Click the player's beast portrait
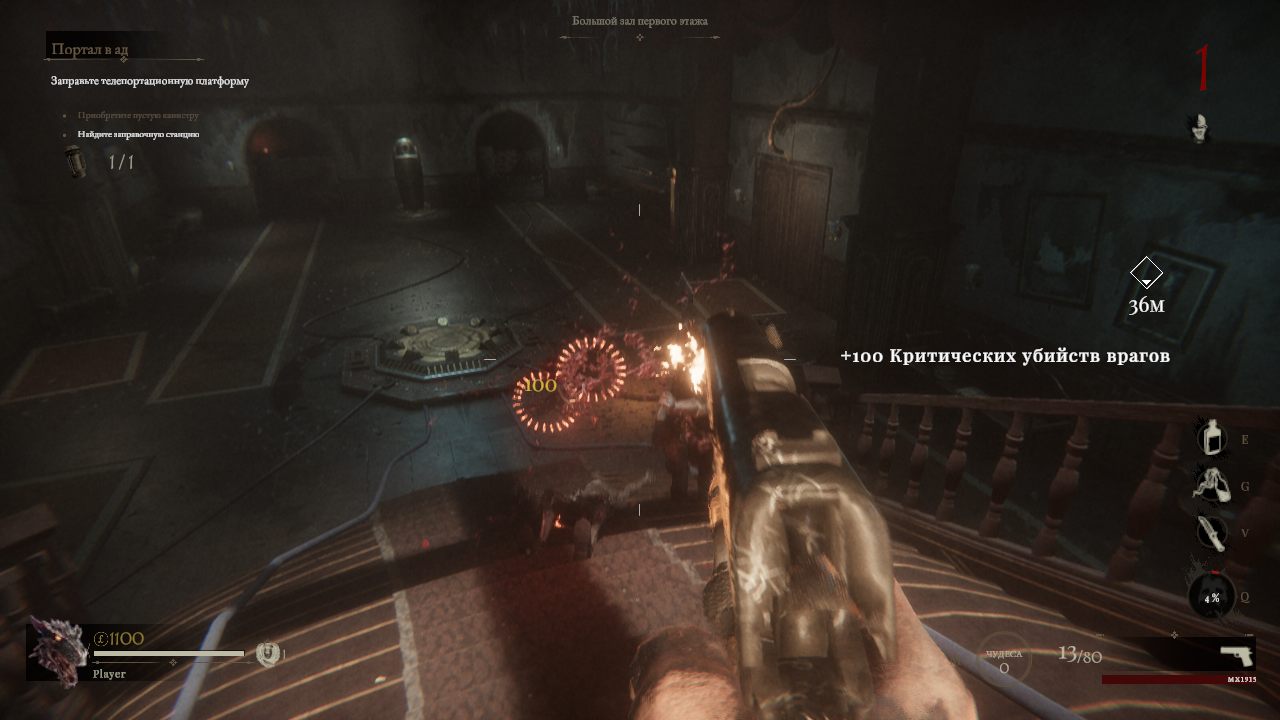 (57, 650)
